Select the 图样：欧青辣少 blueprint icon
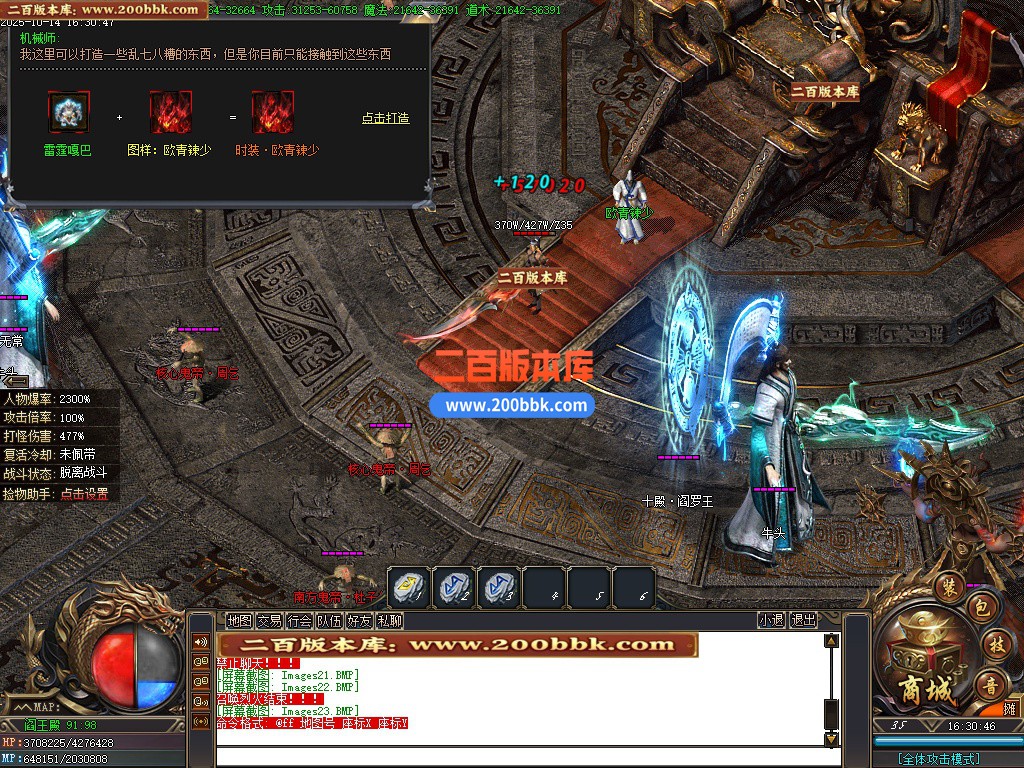This screenshot has width=1024, height=768. [170, 112]
